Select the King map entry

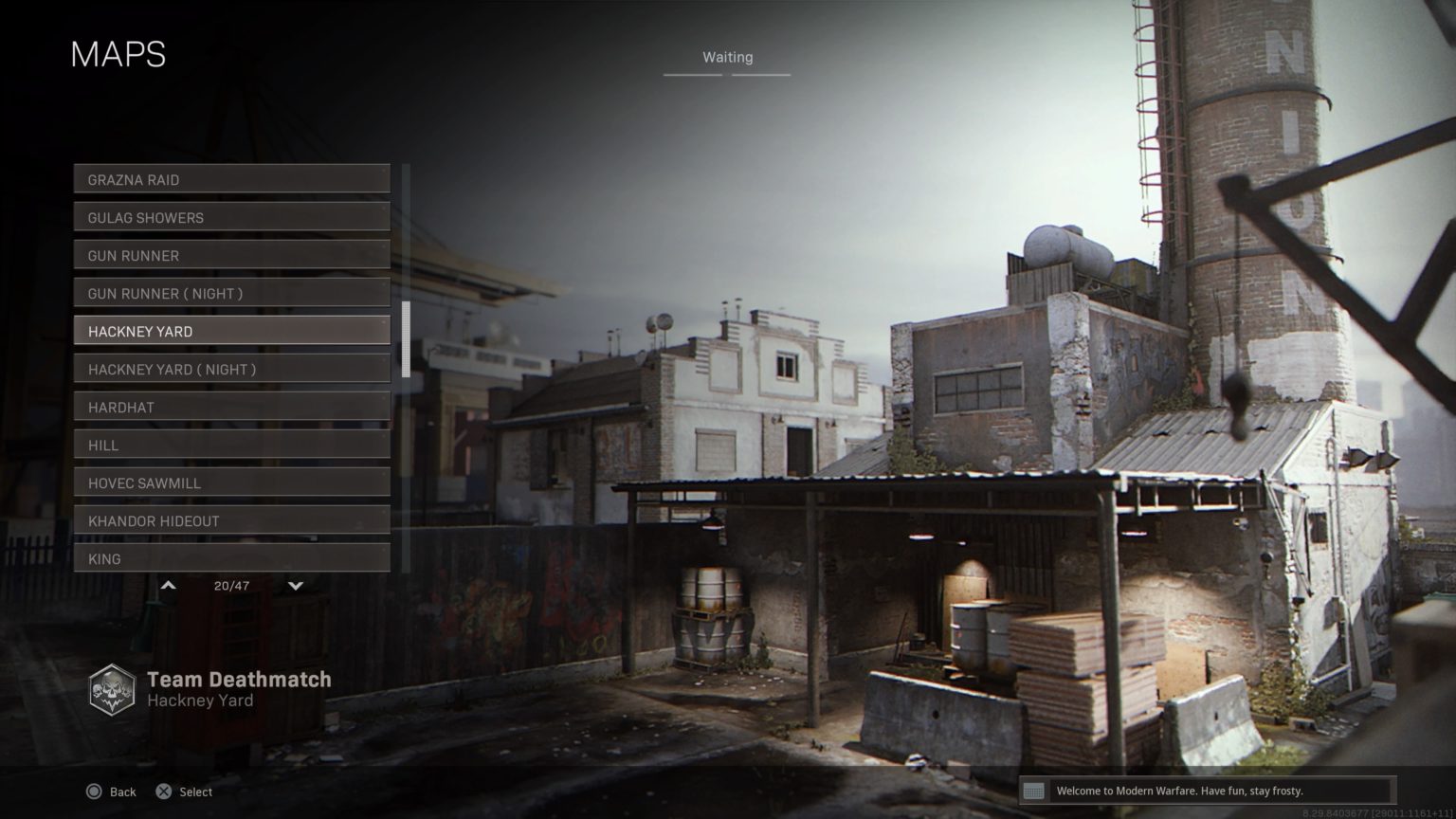(231, 558)
